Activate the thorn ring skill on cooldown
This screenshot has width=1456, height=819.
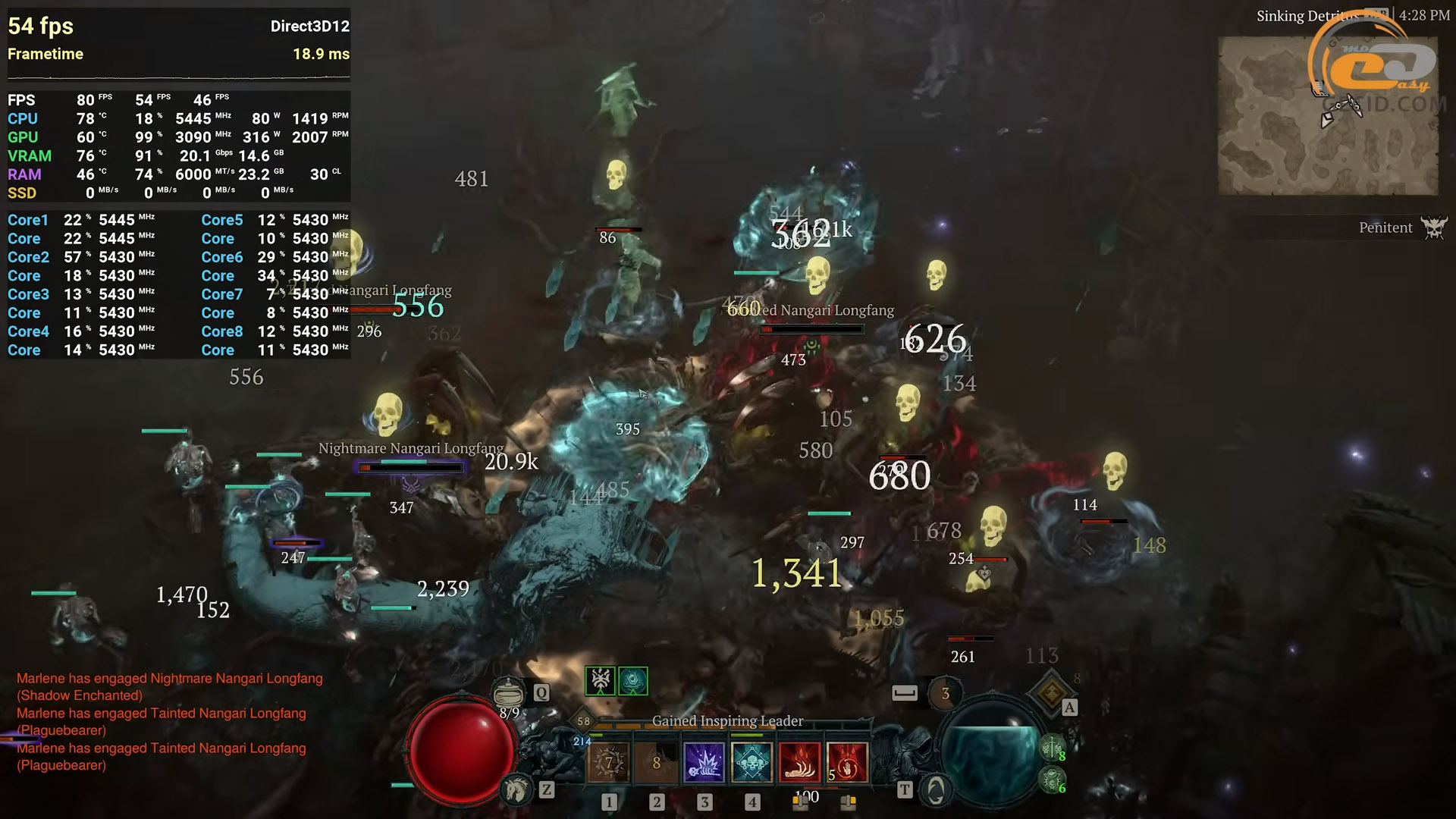pos(608,762)
